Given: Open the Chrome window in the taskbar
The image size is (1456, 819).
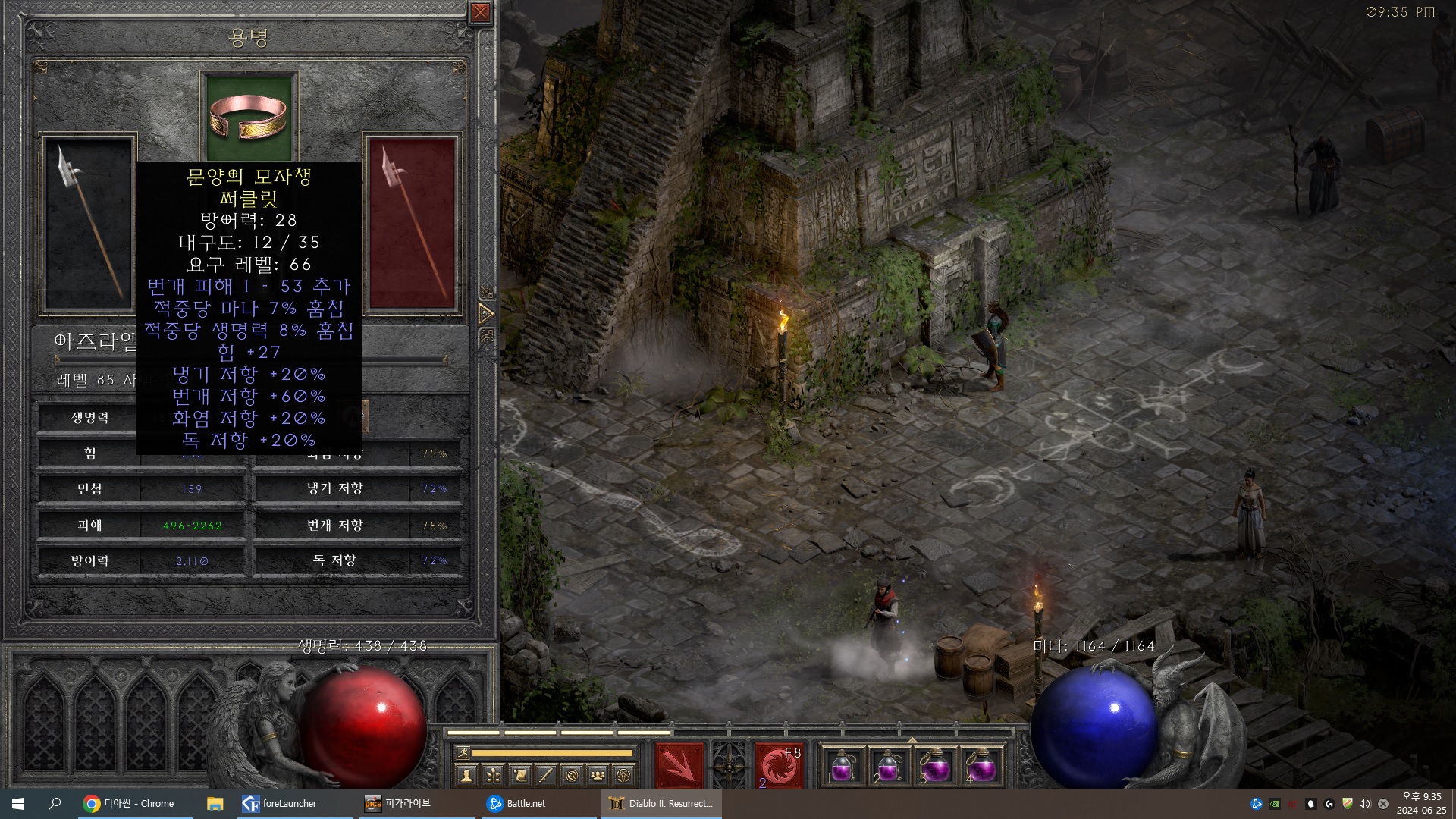Looking at the screenshot, I should point(129,804).
